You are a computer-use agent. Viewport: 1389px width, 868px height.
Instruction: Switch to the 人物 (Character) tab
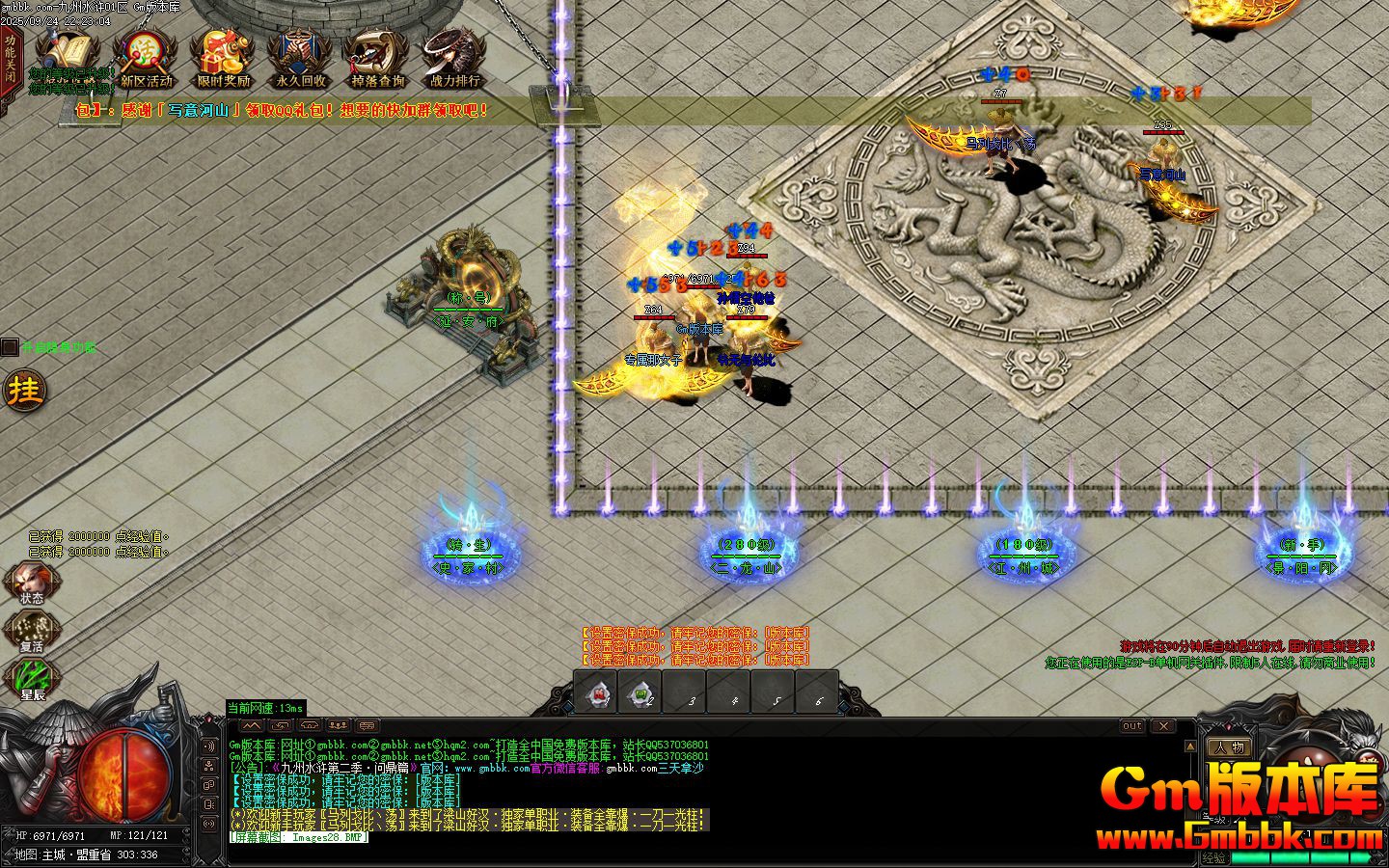(1231, 746)
